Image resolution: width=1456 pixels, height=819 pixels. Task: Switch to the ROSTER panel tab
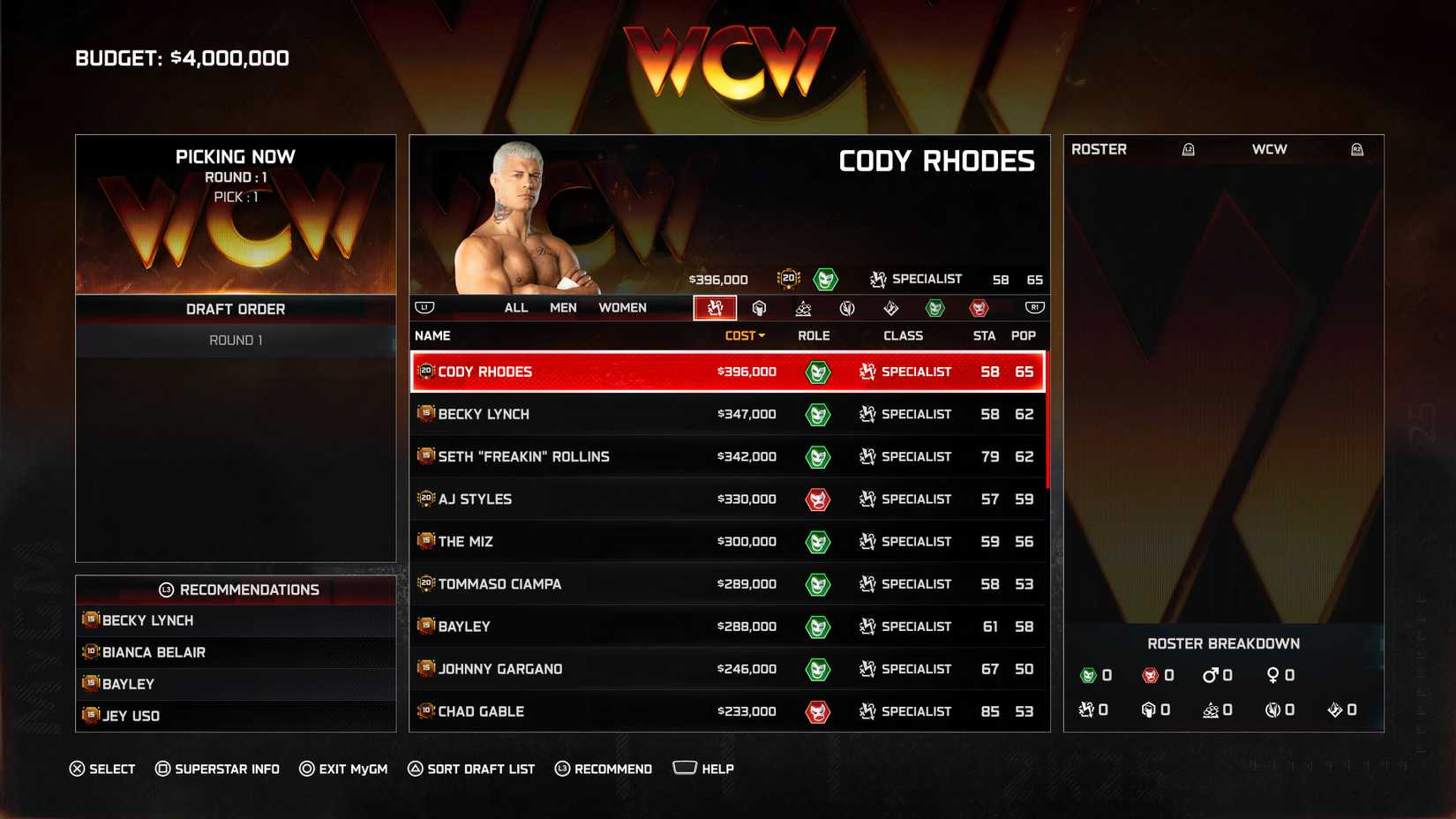pyautogui.click(x=1100, y=148)
